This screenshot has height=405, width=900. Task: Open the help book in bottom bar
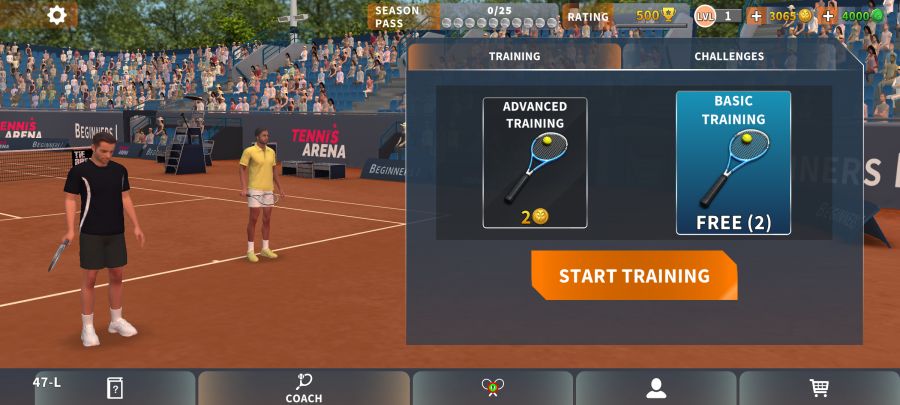click(115, 388)
